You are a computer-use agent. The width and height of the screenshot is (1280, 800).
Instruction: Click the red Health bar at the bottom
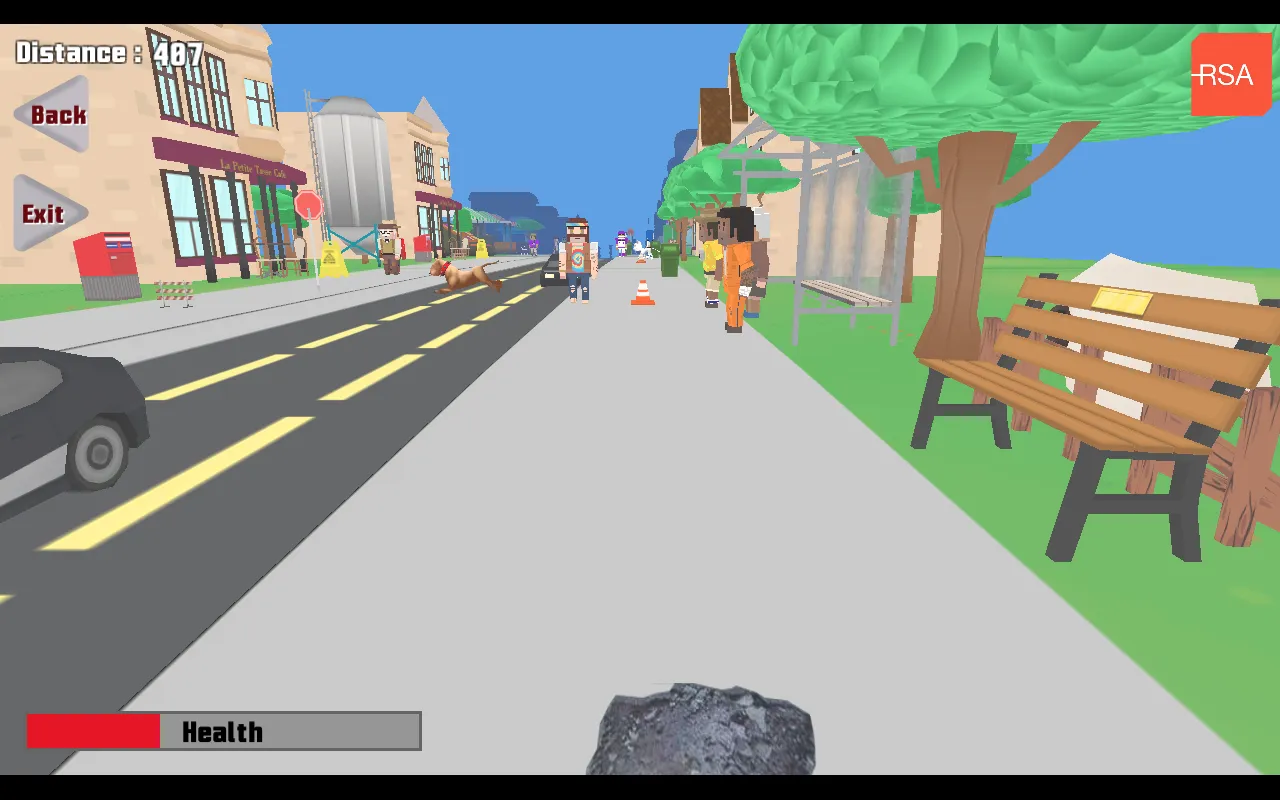coord(93,731)
